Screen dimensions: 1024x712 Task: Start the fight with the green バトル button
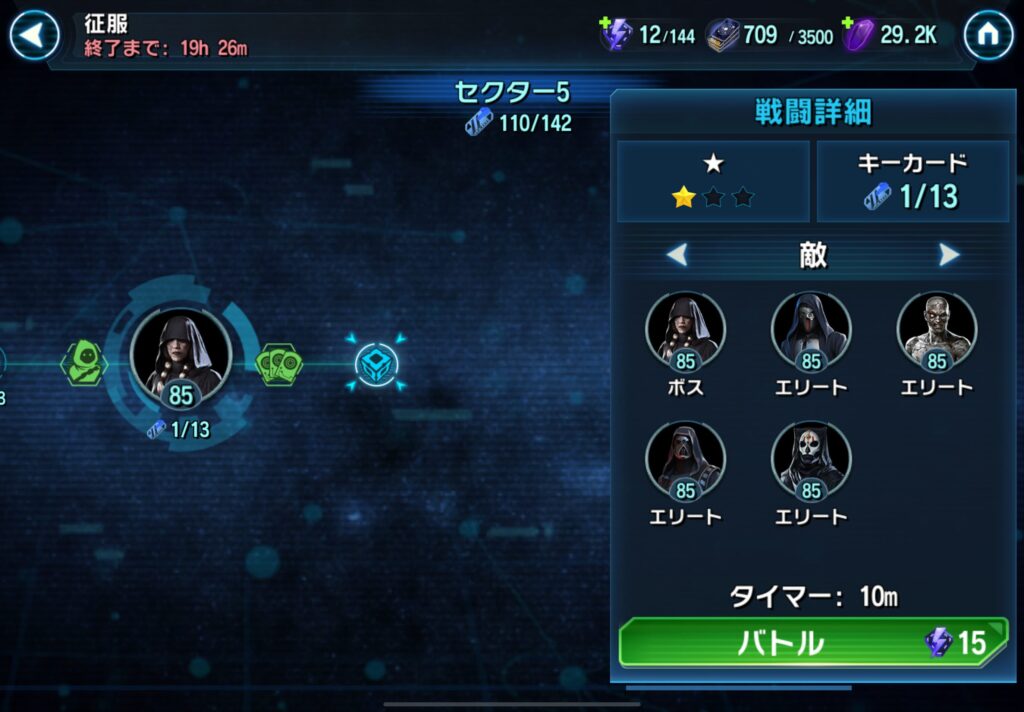pos(815,642)
